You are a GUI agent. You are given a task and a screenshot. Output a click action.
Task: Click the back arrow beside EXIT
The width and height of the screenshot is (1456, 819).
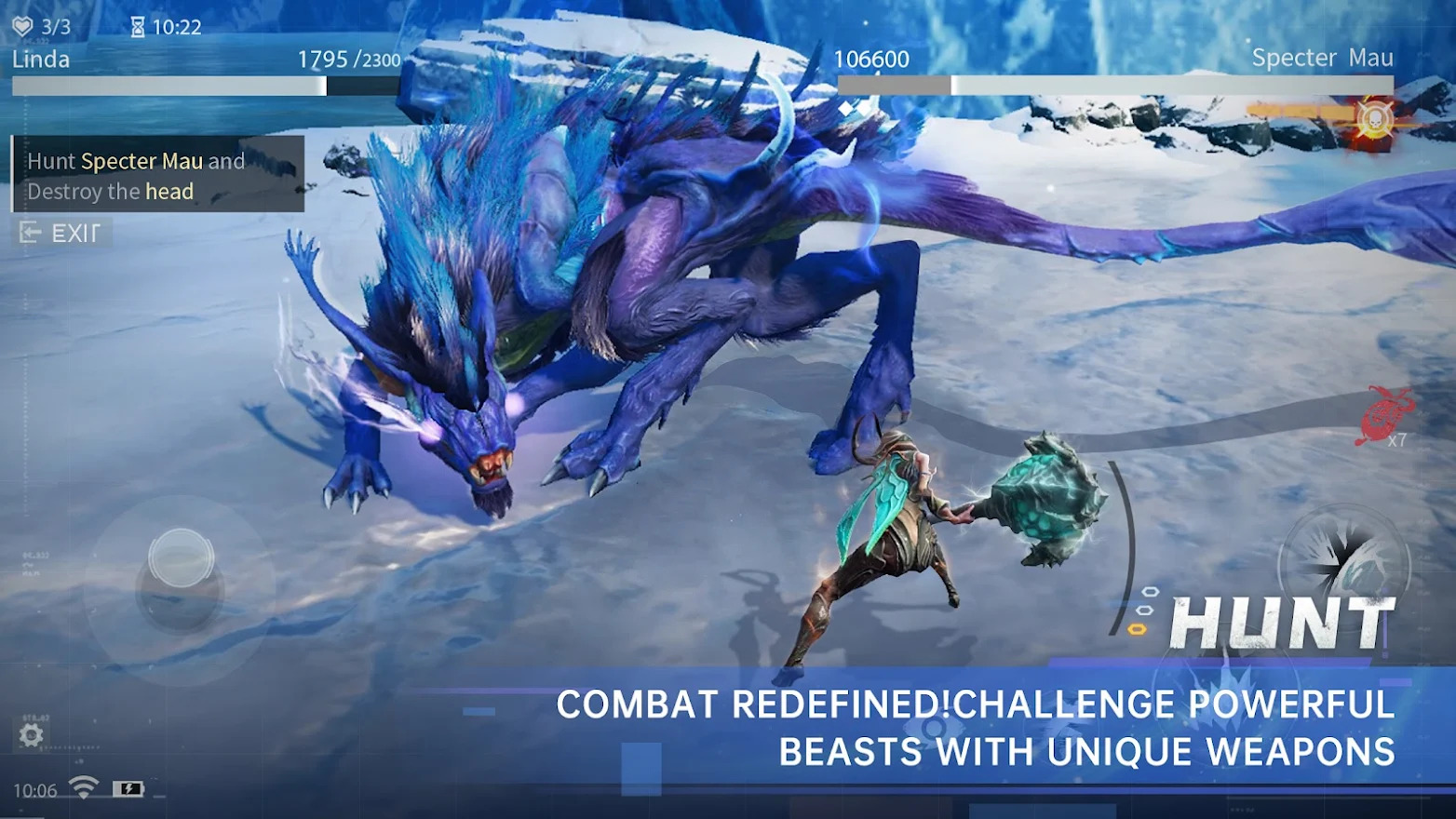coord(31,233)
